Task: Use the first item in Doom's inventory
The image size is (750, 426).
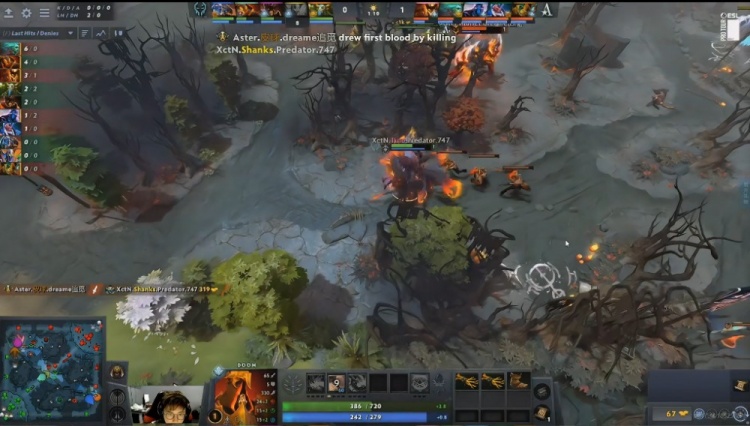Action: pos(466,381)
